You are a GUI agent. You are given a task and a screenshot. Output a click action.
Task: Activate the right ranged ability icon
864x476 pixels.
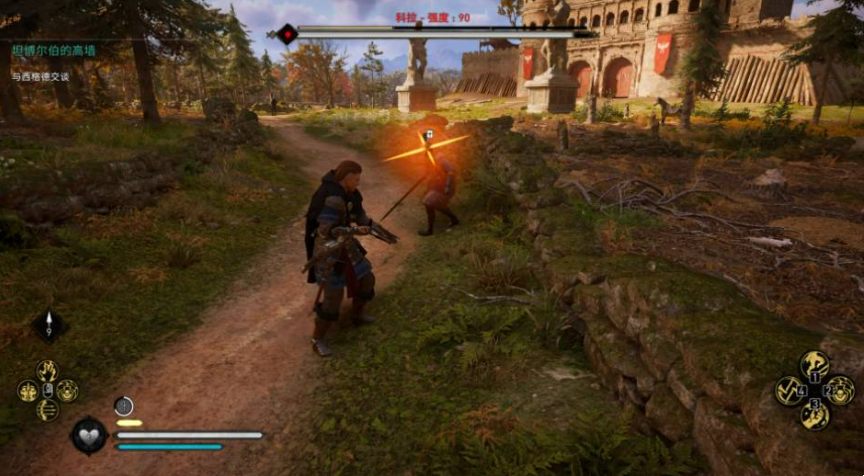pos(67,391)
